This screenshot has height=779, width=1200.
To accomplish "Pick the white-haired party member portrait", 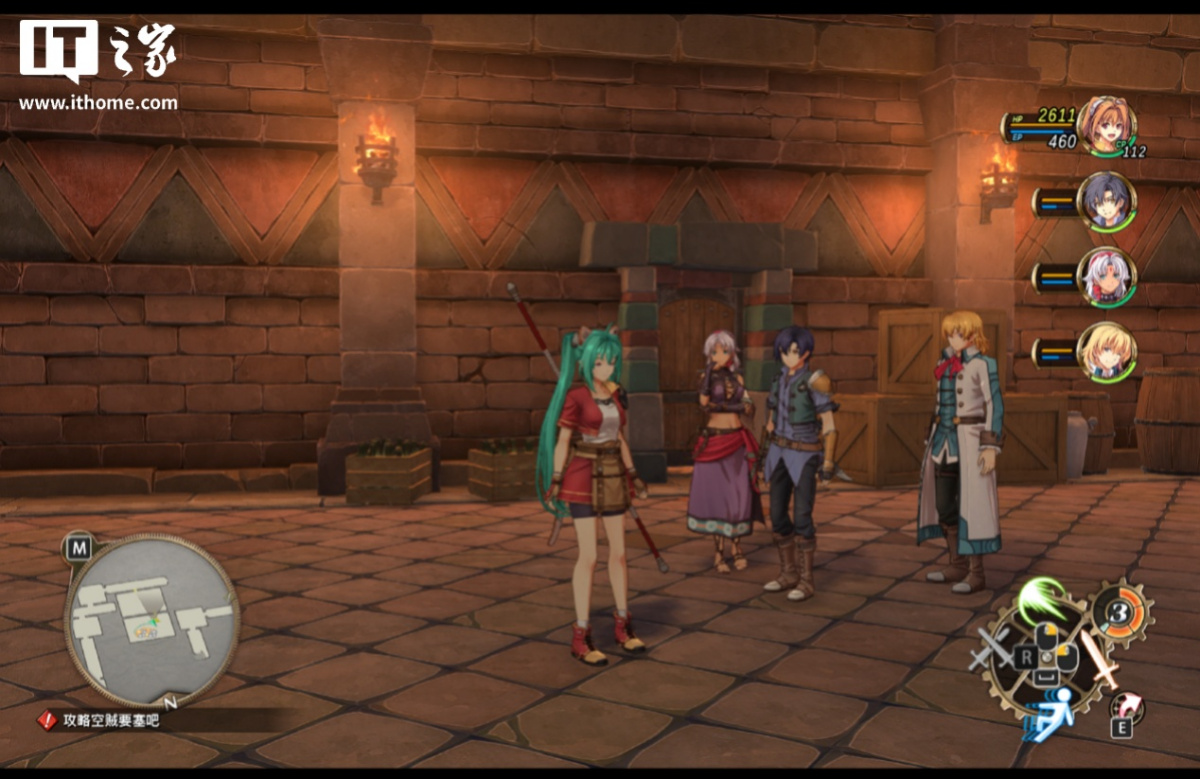I will click(x=1106, y=276).
